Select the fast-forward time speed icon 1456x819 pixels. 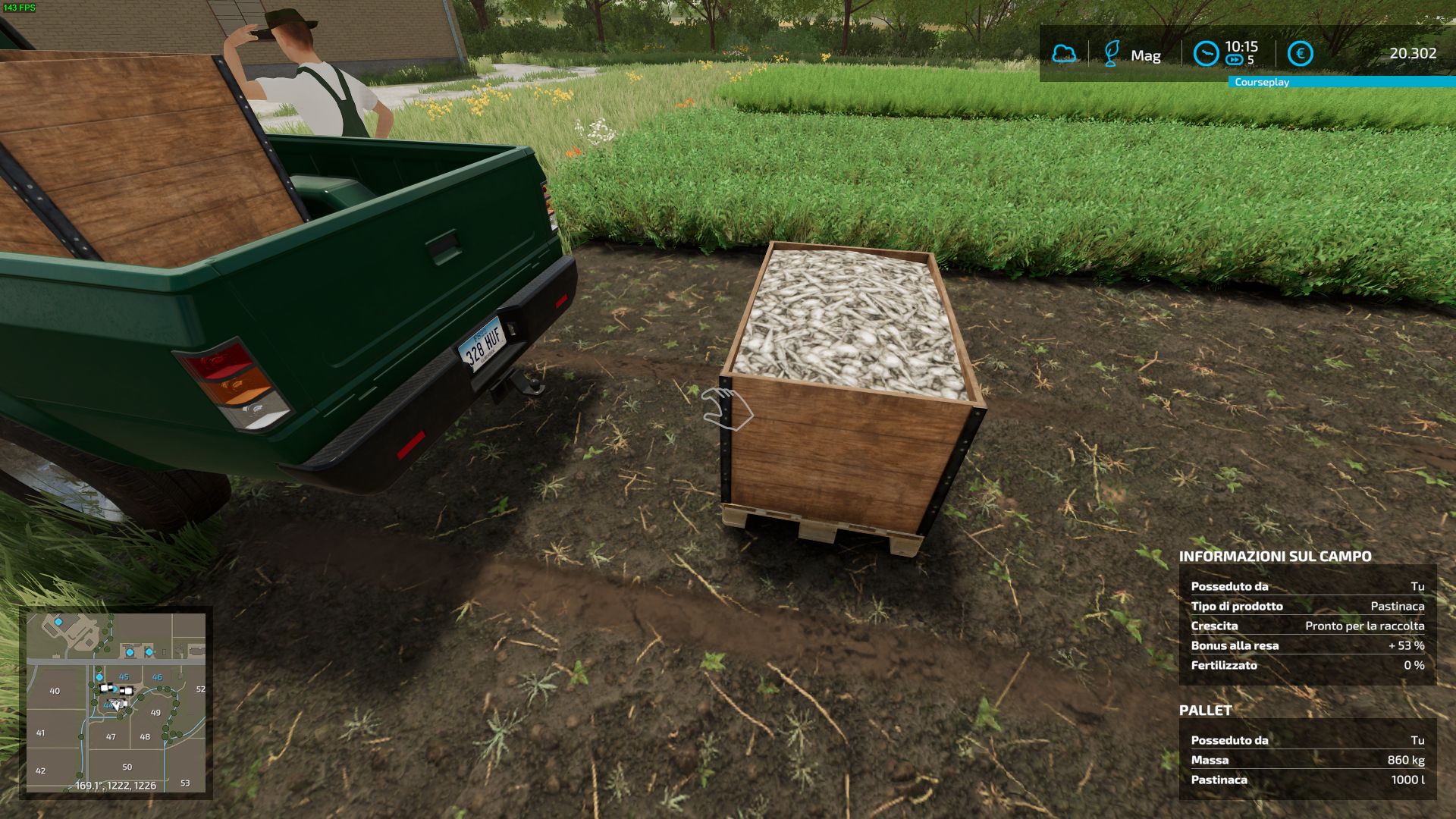[1235, 58]
